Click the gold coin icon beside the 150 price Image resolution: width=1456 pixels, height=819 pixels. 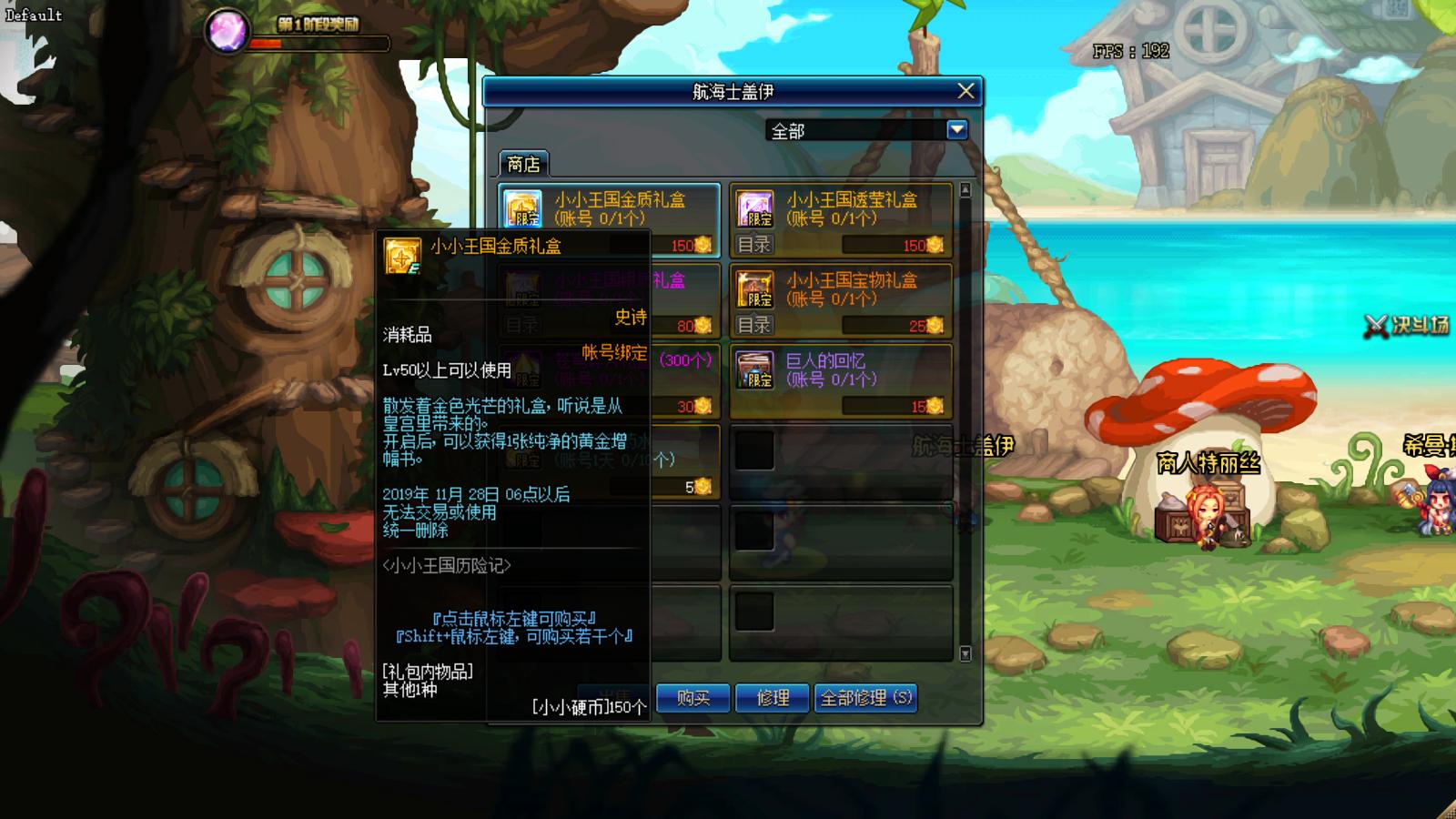tap(703, 244)
